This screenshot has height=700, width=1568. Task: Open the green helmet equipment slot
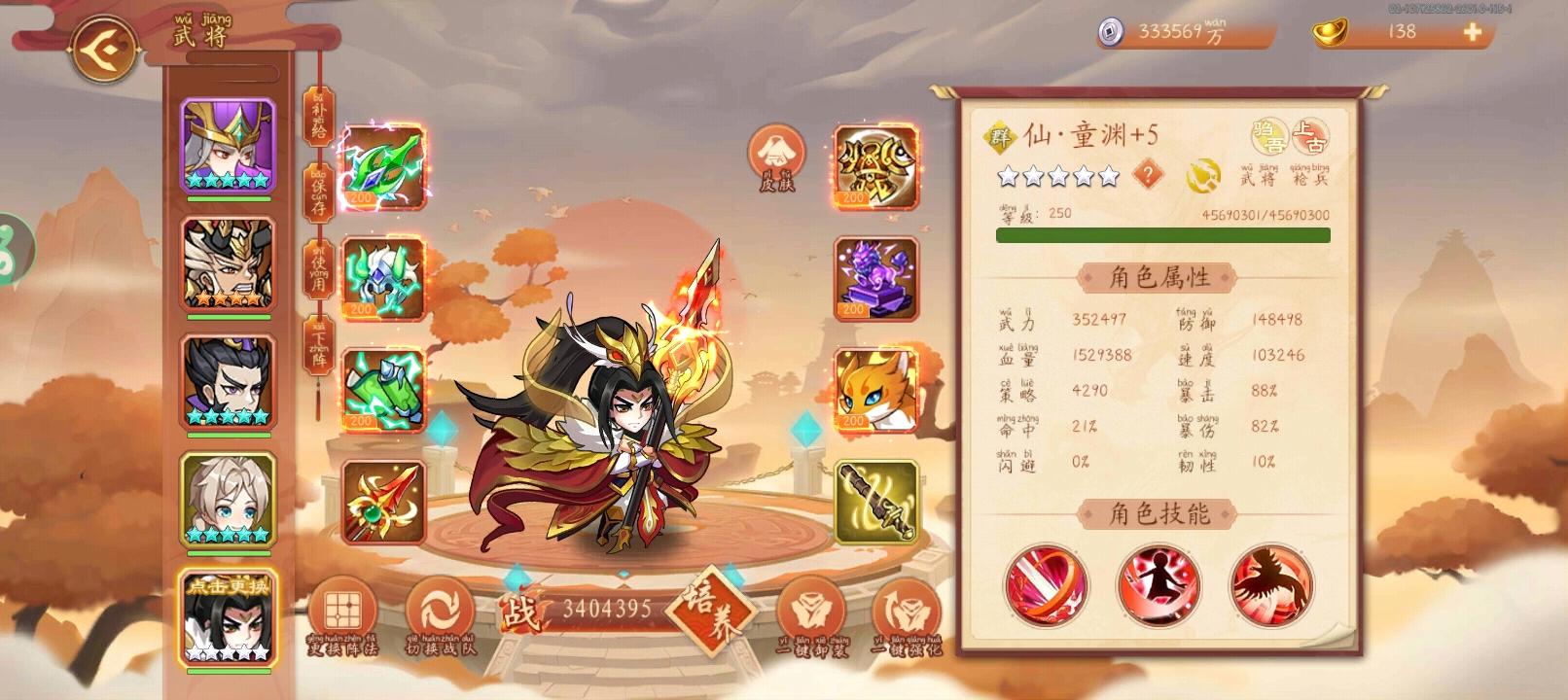385,281
